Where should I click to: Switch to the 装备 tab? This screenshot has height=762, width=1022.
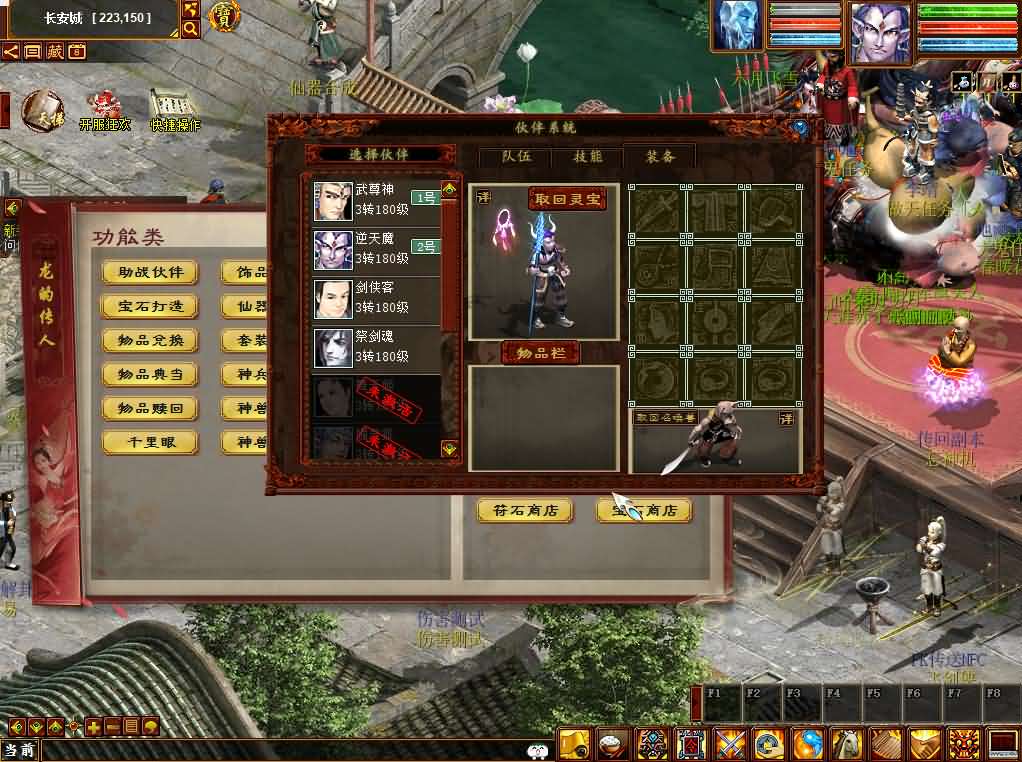coord(659,156)
